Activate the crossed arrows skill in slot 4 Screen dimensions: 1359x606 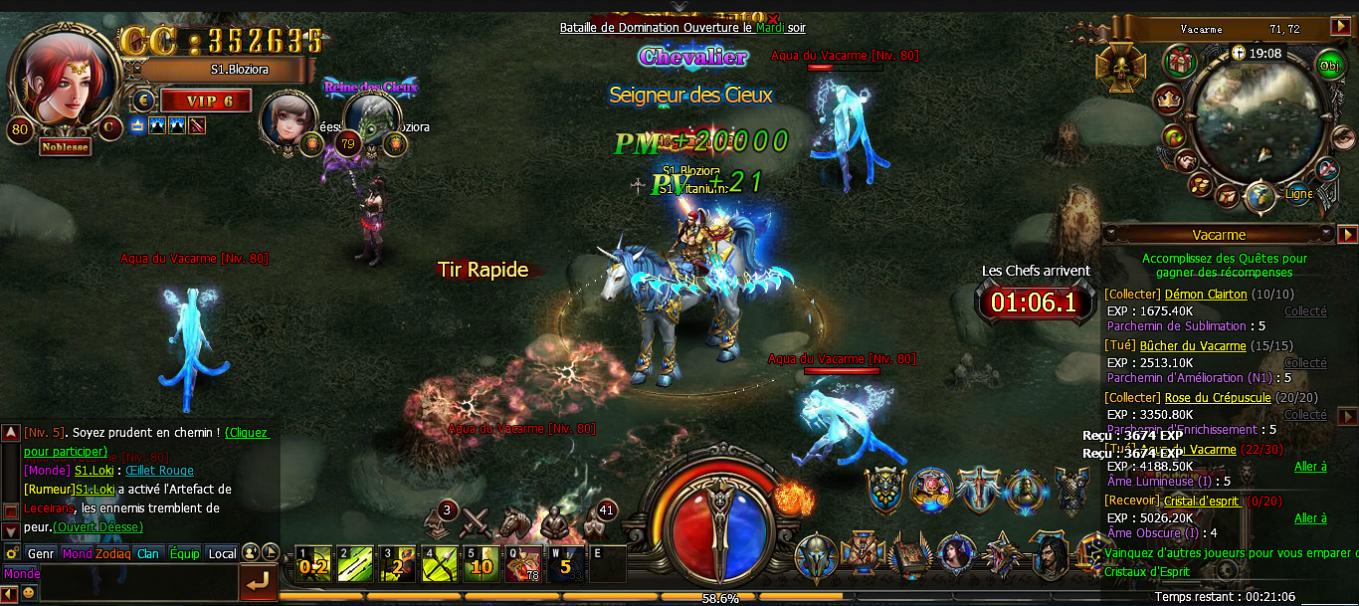[438, 565]
